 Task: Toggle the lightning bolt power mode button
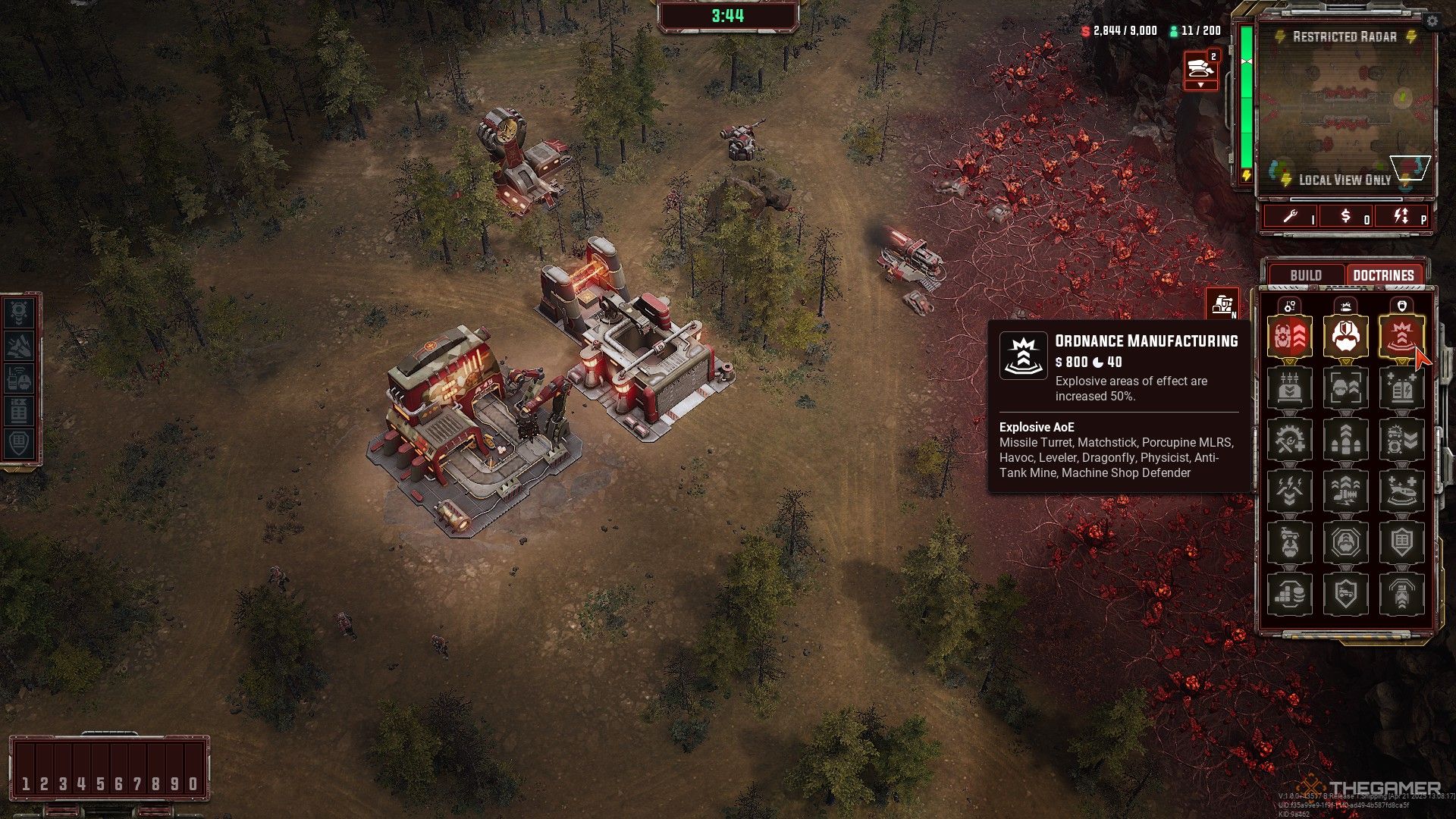click(x=1401, y=217)
